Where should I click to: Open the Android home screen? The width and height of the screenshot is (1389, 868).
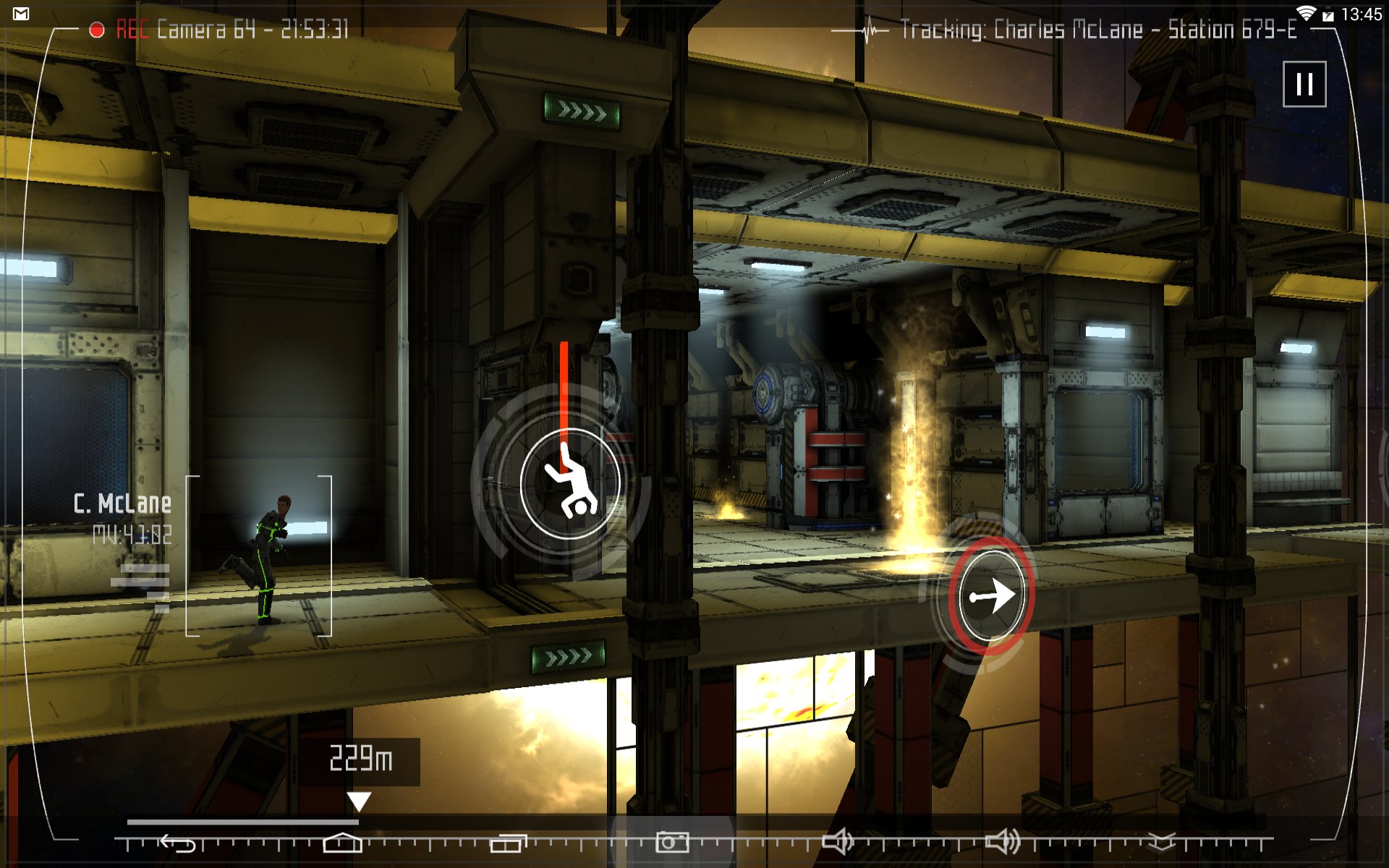coord(342,842)
